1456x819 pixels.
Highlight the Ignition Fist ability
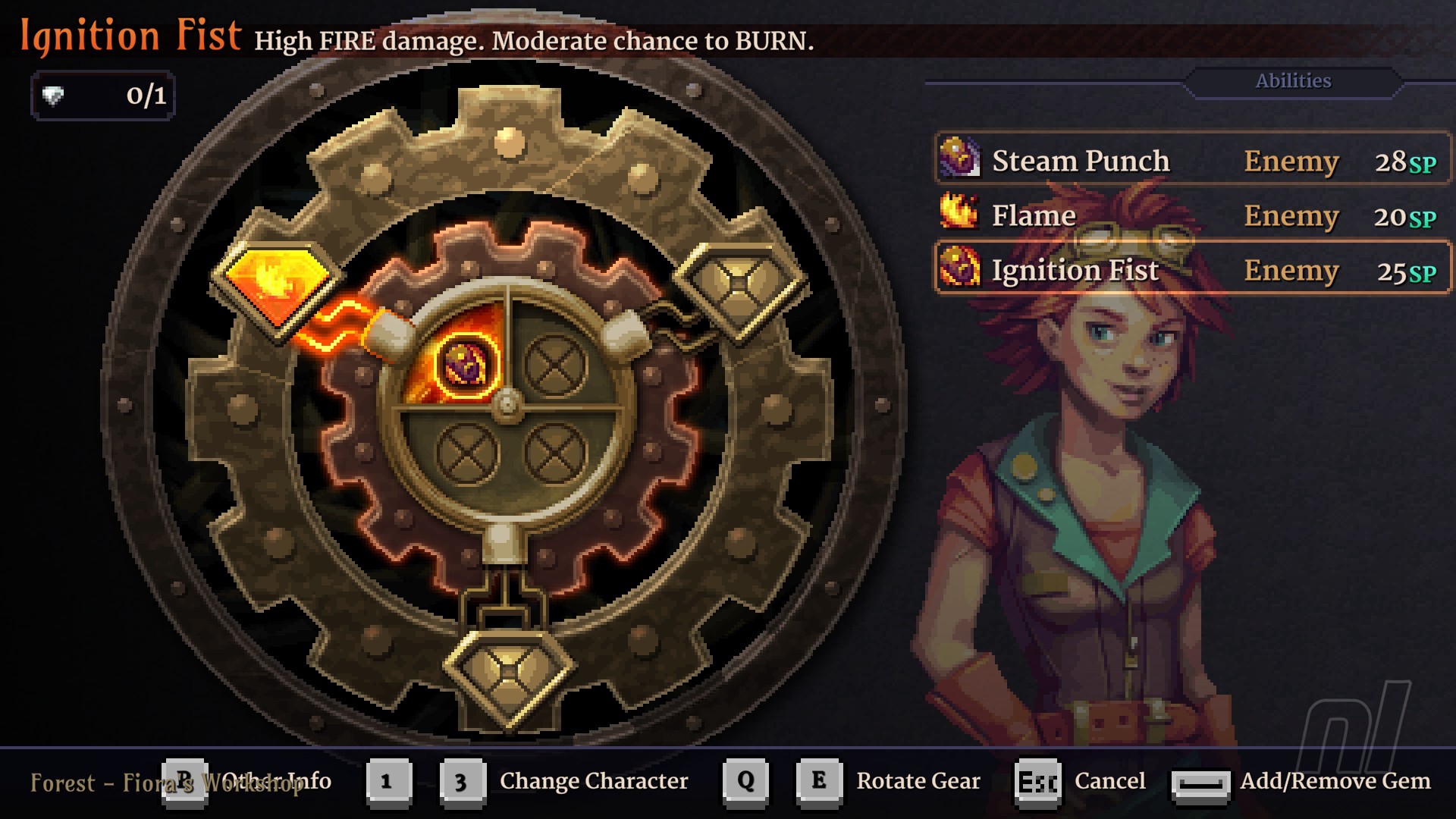tap(1192, 270)
